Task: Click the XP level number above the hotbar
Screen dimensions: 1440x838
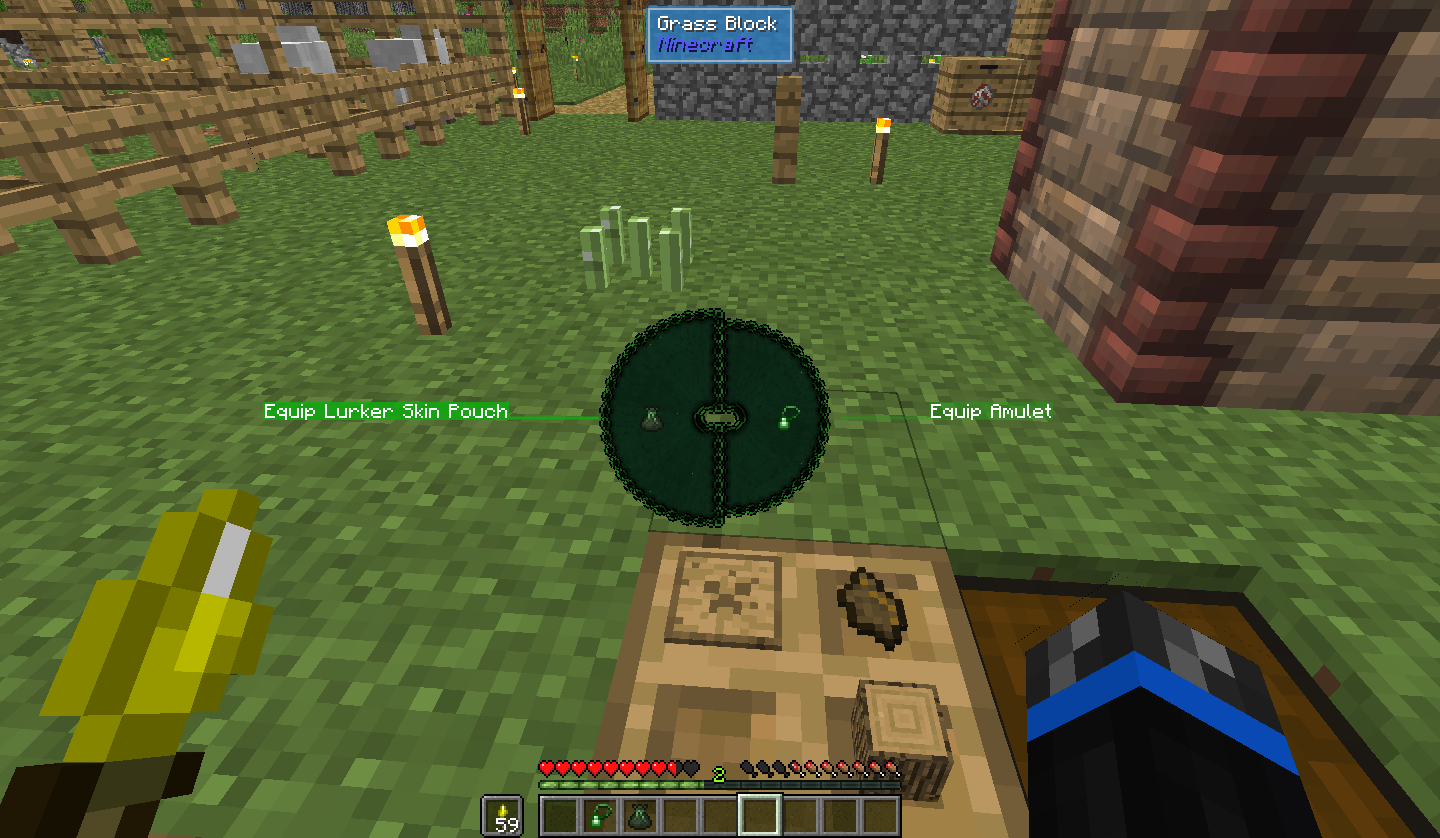Action: [x=718, y=774]
